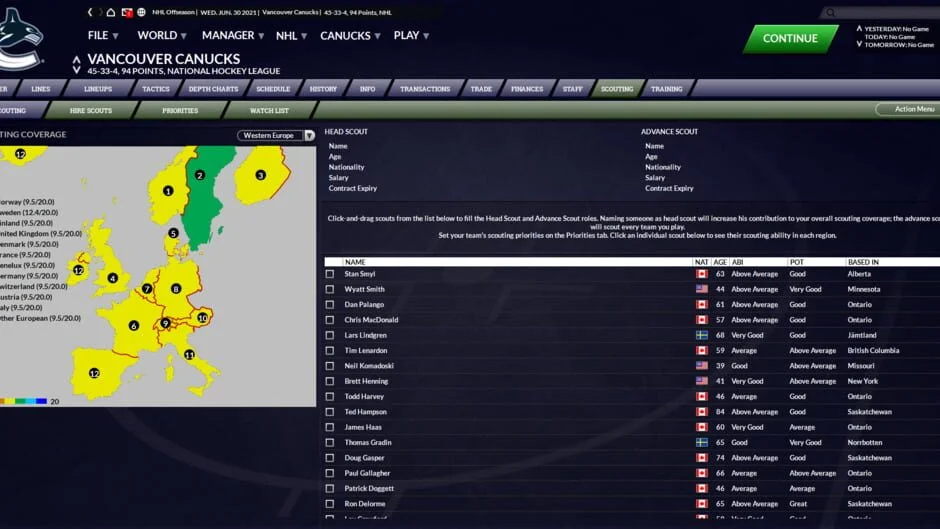
Task: Click the green CONTINUE button
Action: pos(790,39)
